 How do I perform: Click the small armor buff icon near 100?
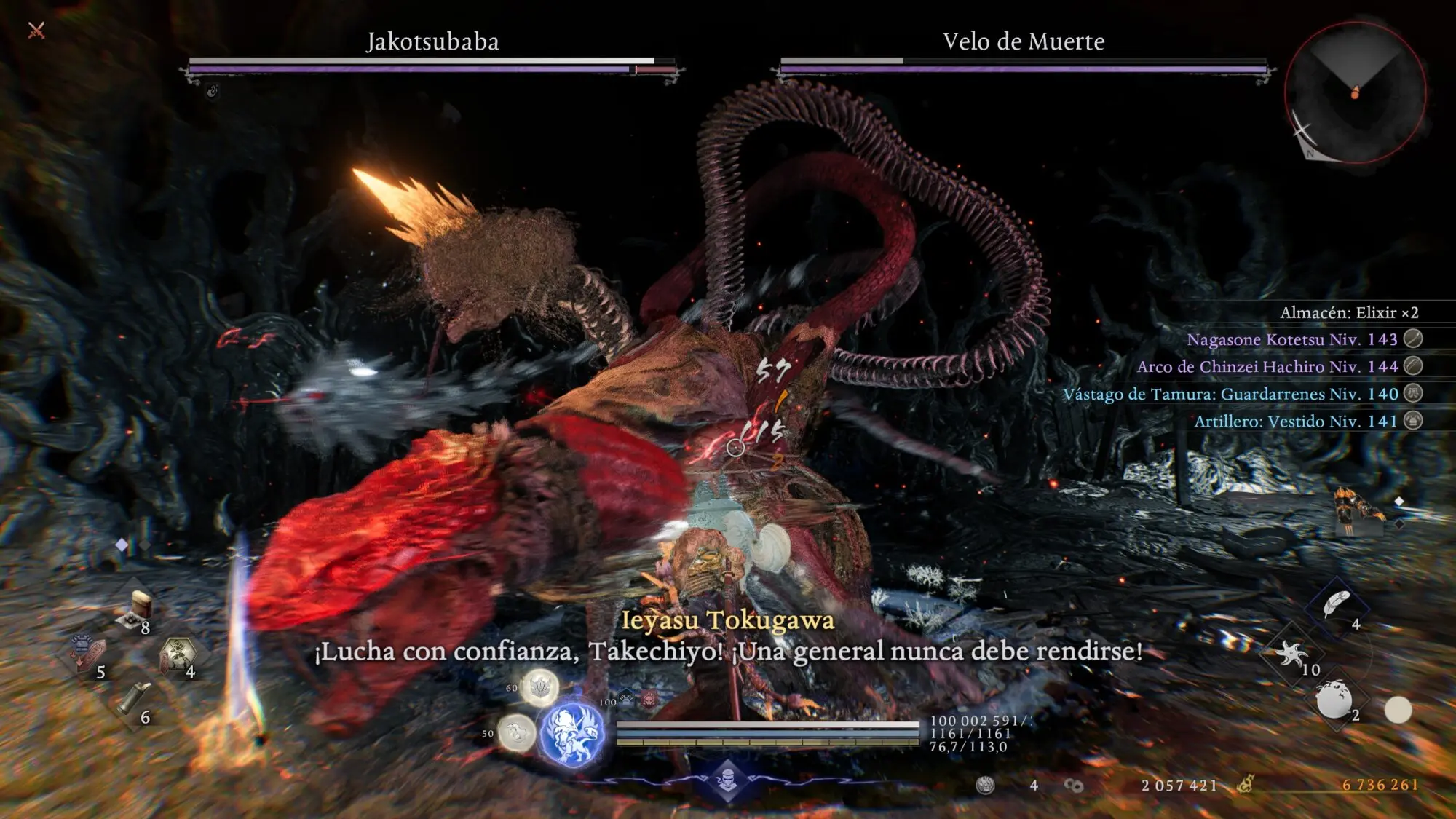click(627, 700)
